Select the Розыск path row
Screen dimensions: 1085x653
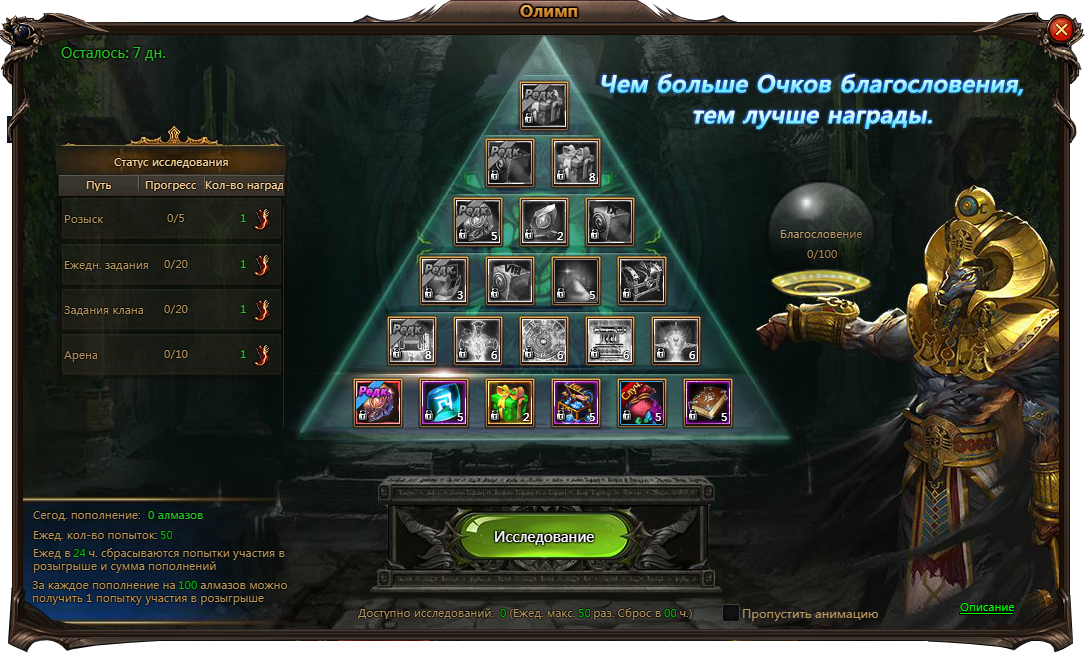172,219
